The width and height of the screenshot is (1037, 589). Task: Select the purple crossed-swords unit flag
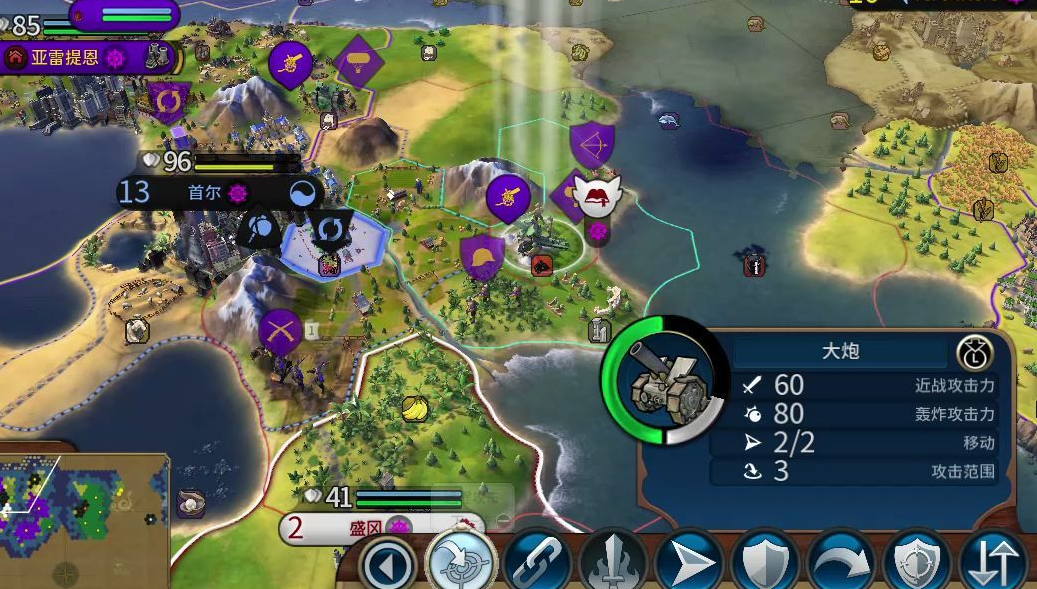tap(281, 330)
